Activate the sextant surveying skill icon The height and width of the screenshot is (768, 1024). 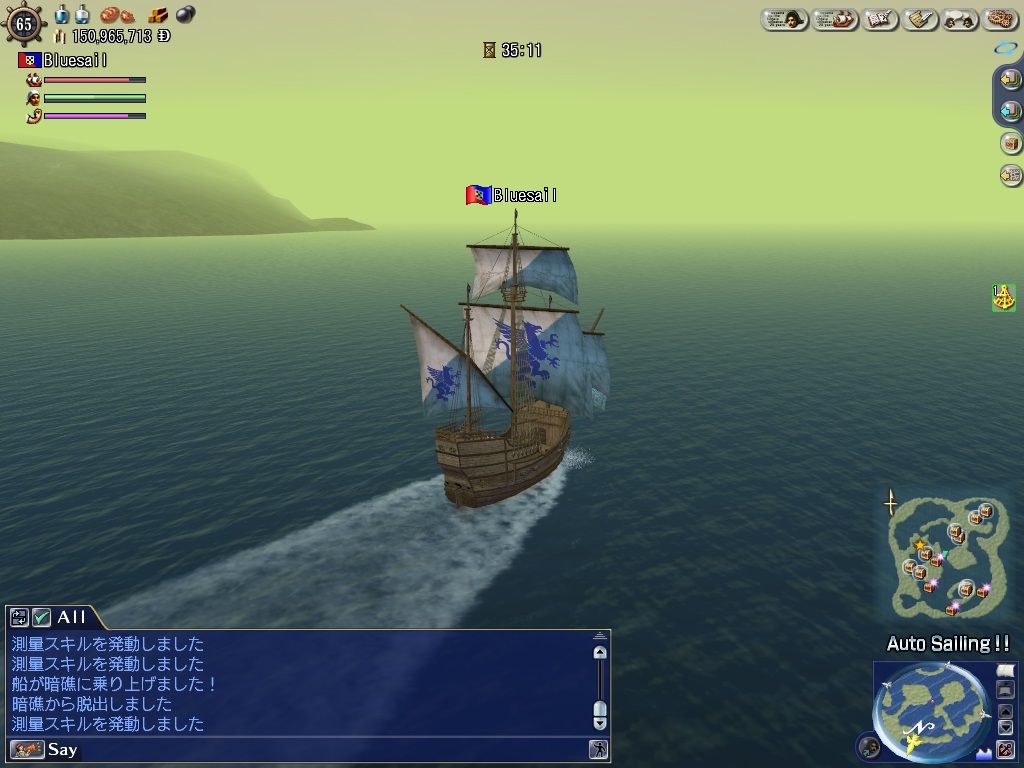1003,297
